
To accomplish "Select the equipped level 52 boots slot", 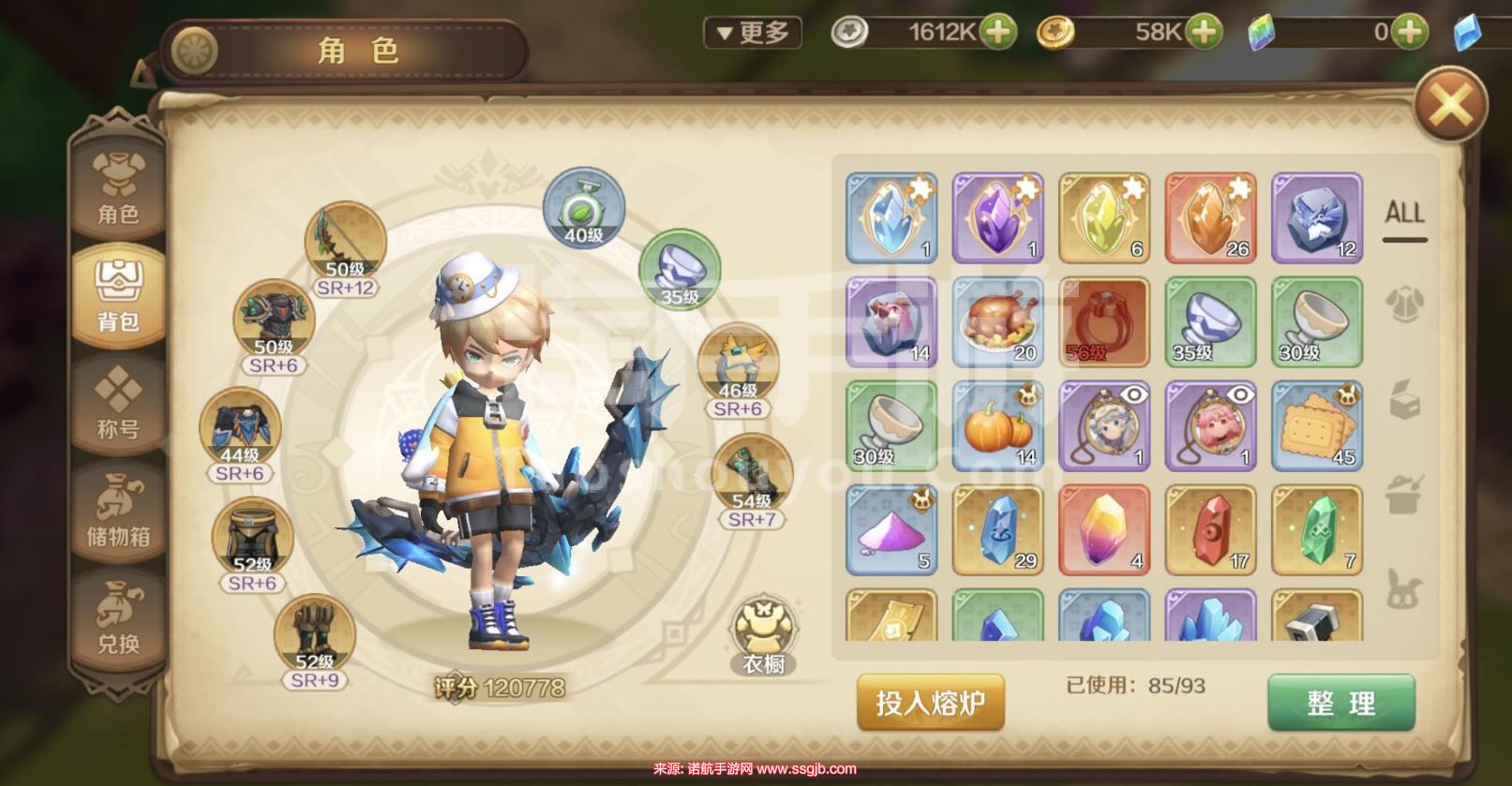I will coord(314,637).
